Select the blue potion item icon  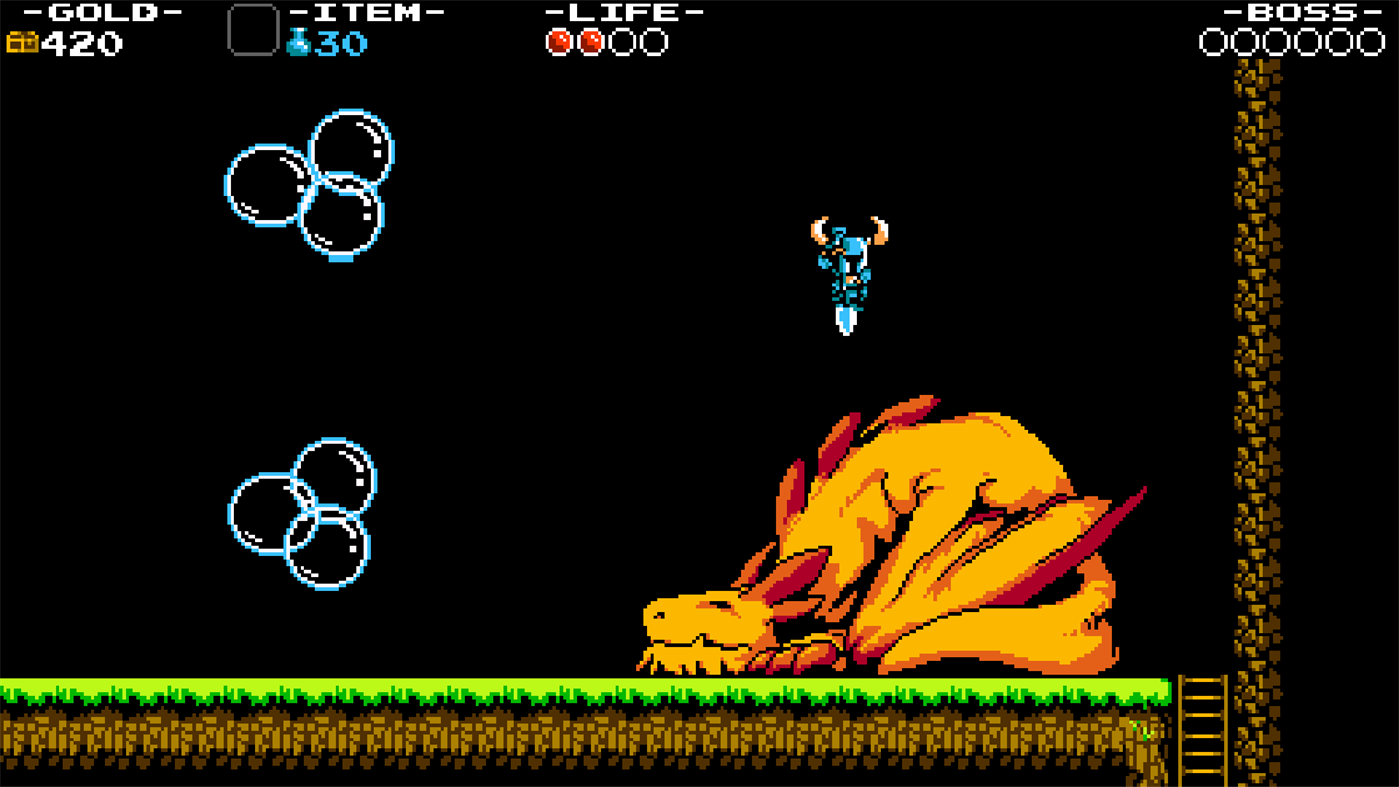pyautogui.click(x=297, y=42)
